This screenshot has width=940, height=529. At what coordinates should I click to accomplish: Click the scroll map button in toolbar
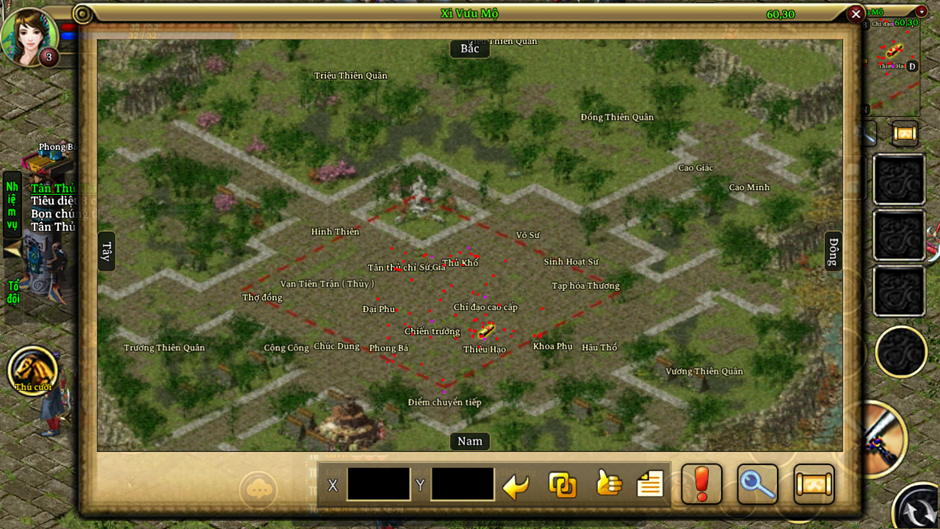pyautogui.click(x=814, y=485)
